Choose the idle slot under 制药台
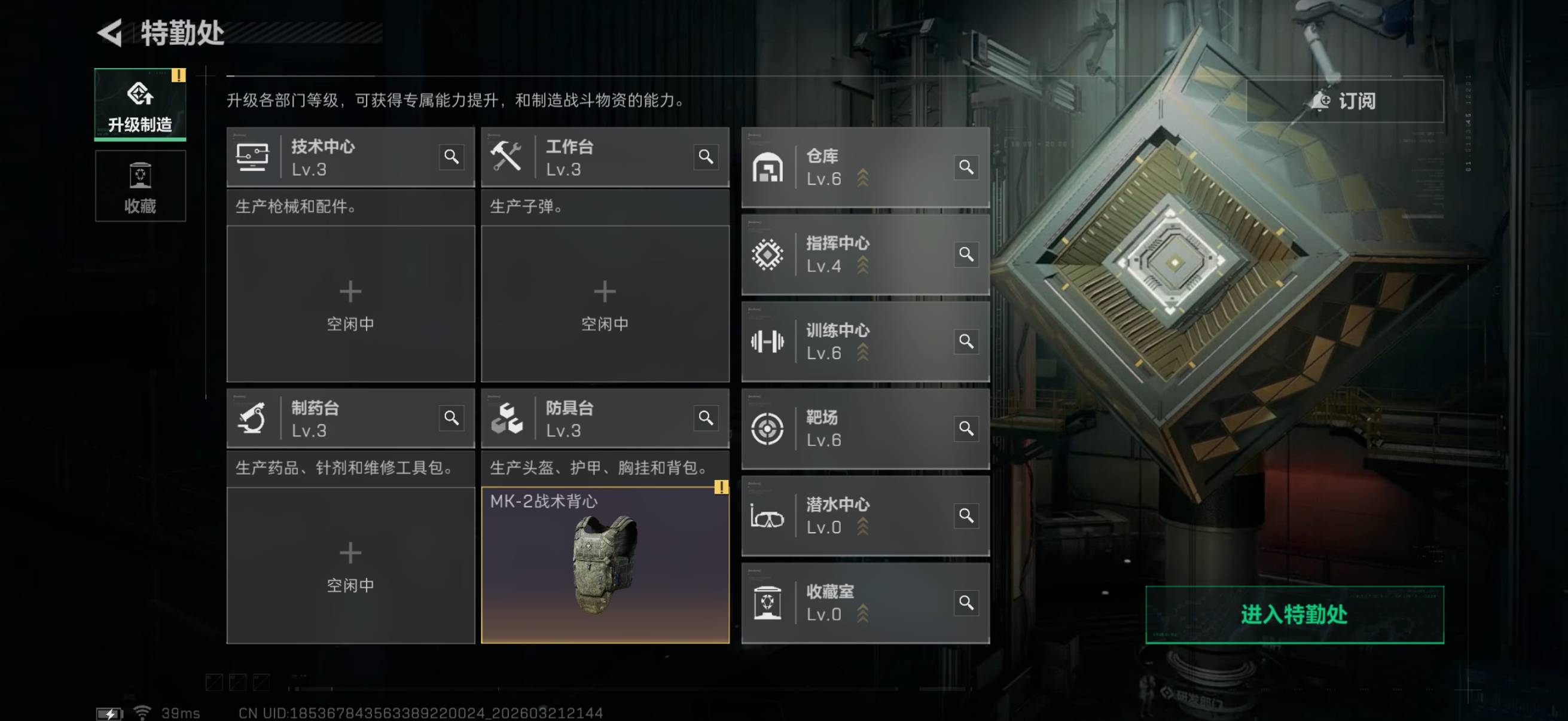 [x=350, y=564]
